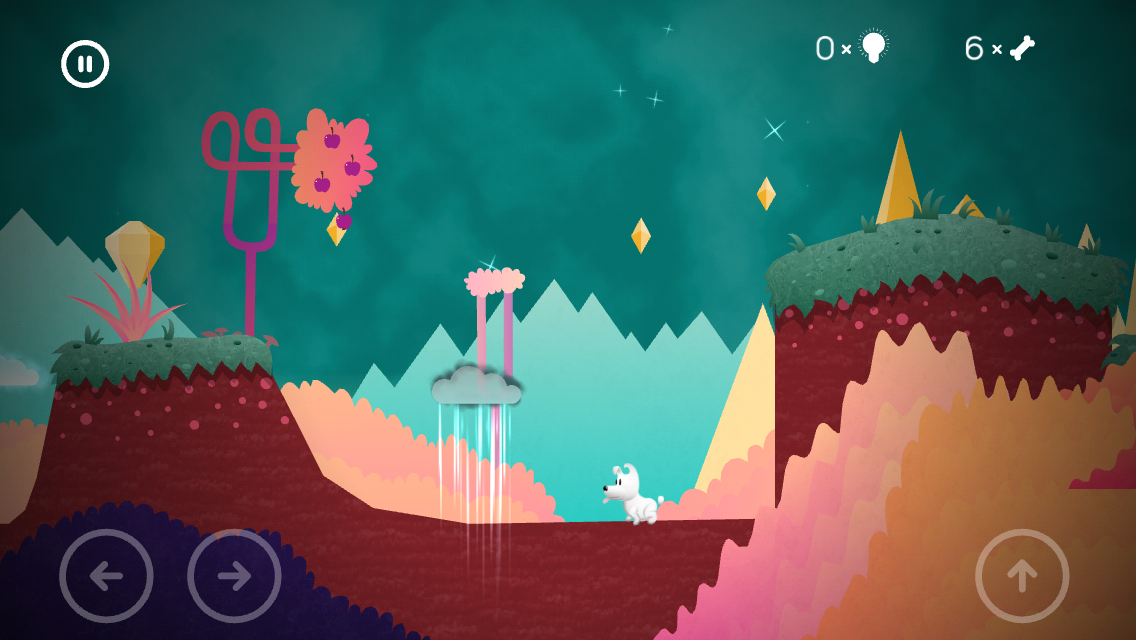The height and width of the screenshot is (640, 1136).
Task: Tap the left arrow movement button
Action: [106, 576]
